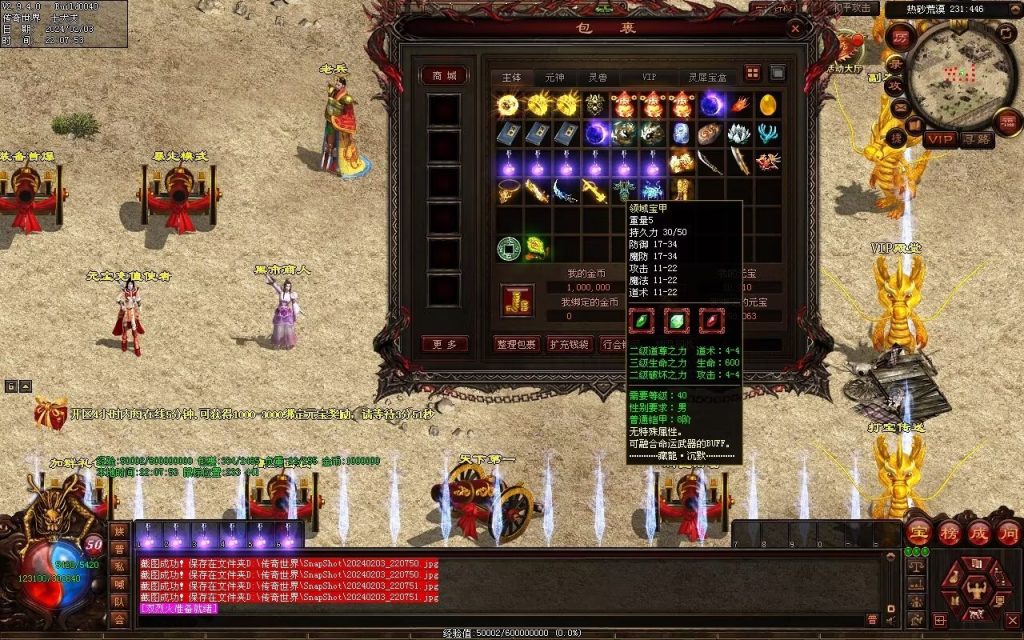Switch to the 灵兽 tab
The image size is (1024, 640).
(x=597, y=77)
